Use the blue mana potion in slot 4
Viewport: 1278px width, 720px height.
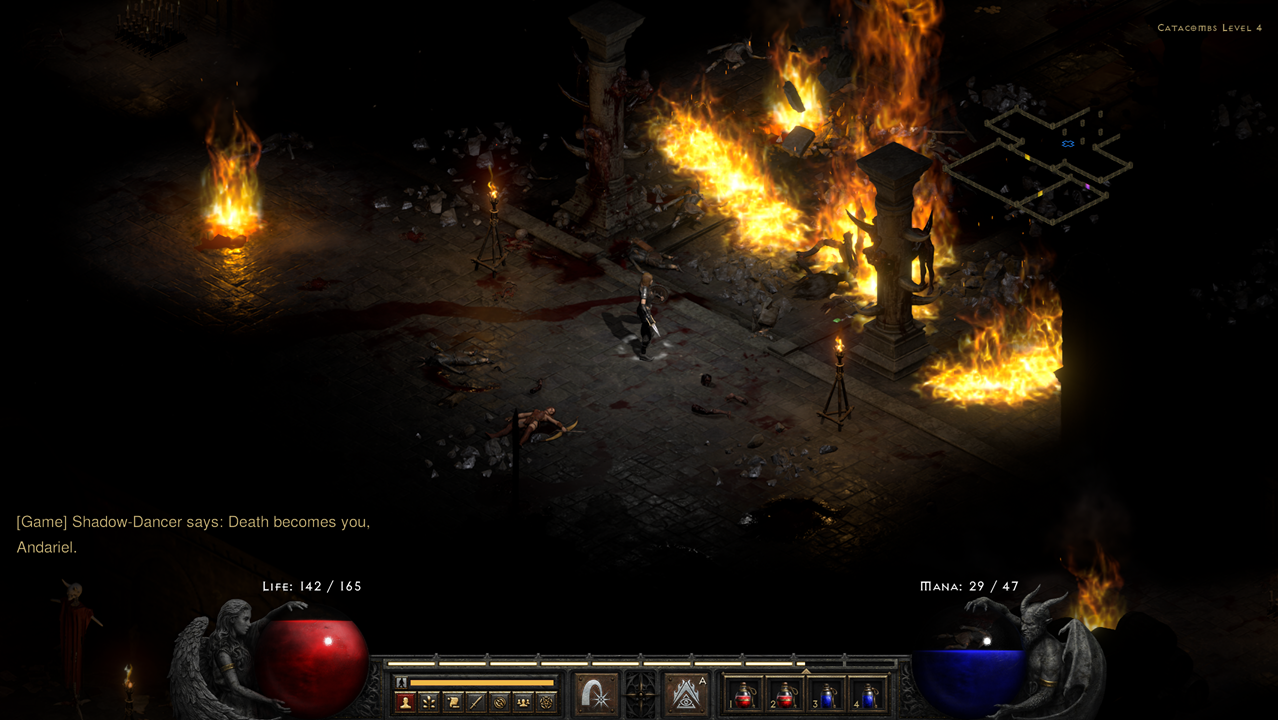click(x=867, y=694)
